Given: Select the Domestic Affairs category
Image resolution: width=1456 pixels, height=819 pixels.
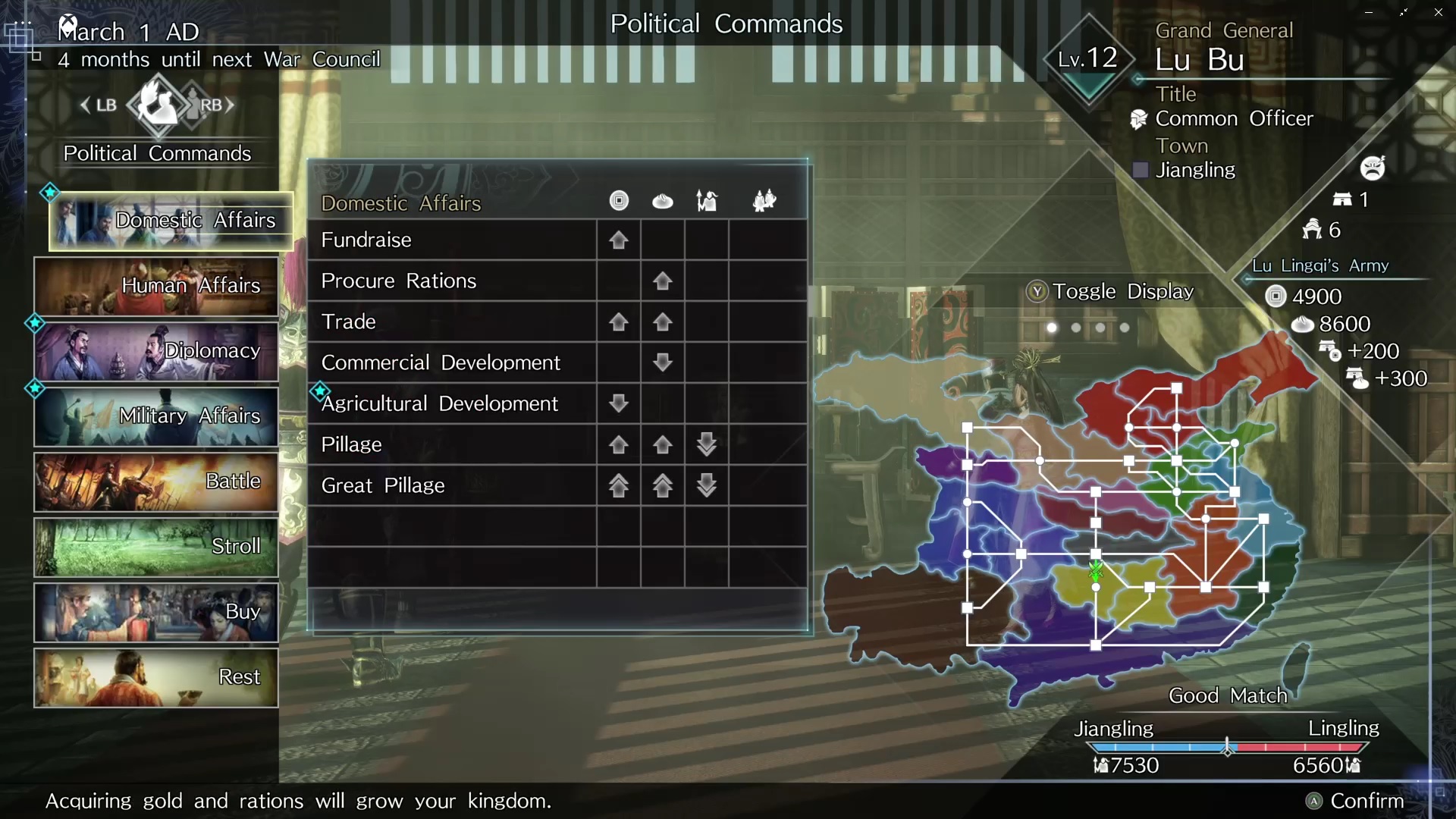Looking at the screenshot, I should tap(171, 221).
